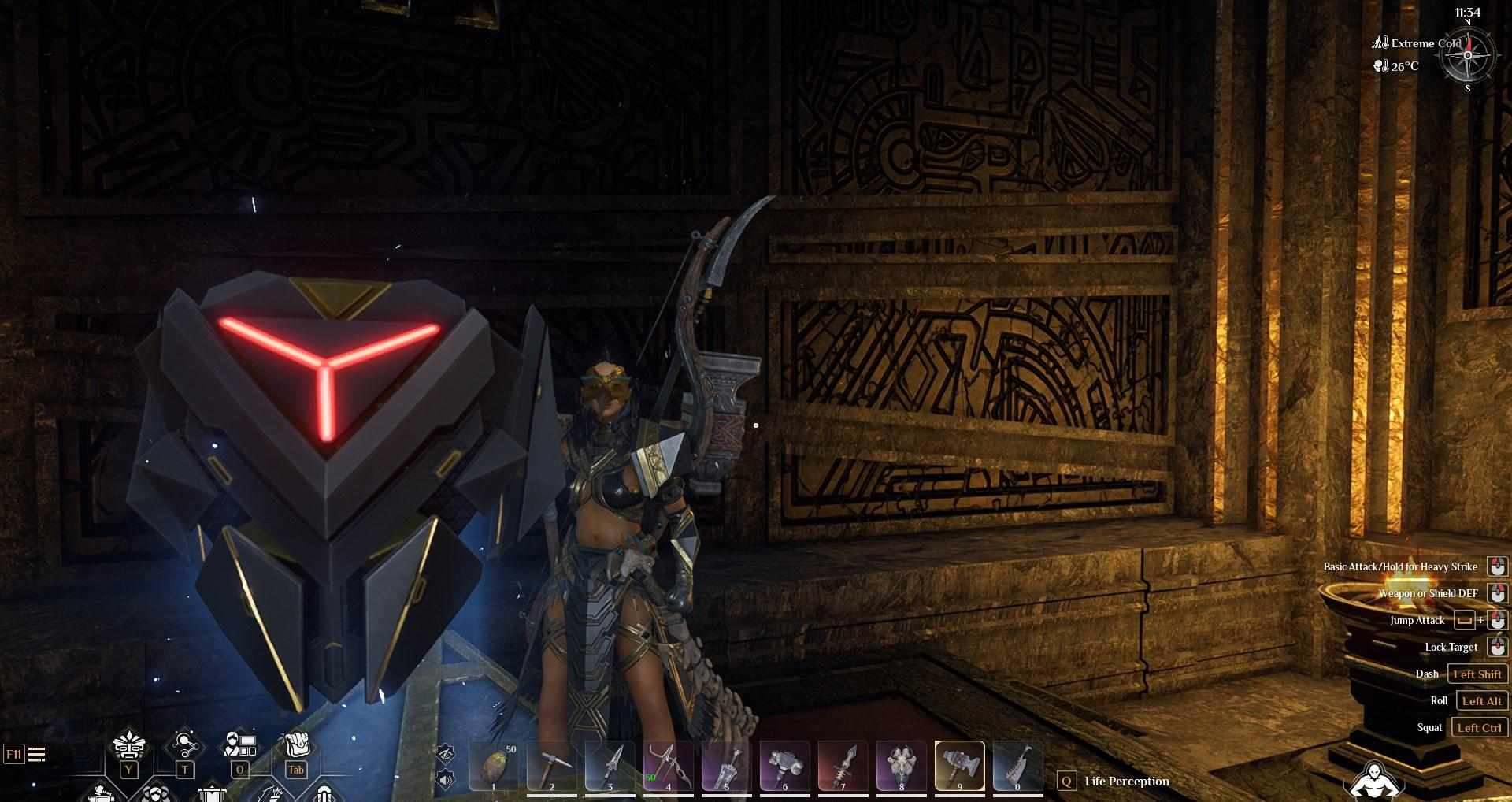Viewport: 1512px width, 802px height.
Task: Select the highlighted axe-hammer in slot 9
Action: [x=959, y=766]
